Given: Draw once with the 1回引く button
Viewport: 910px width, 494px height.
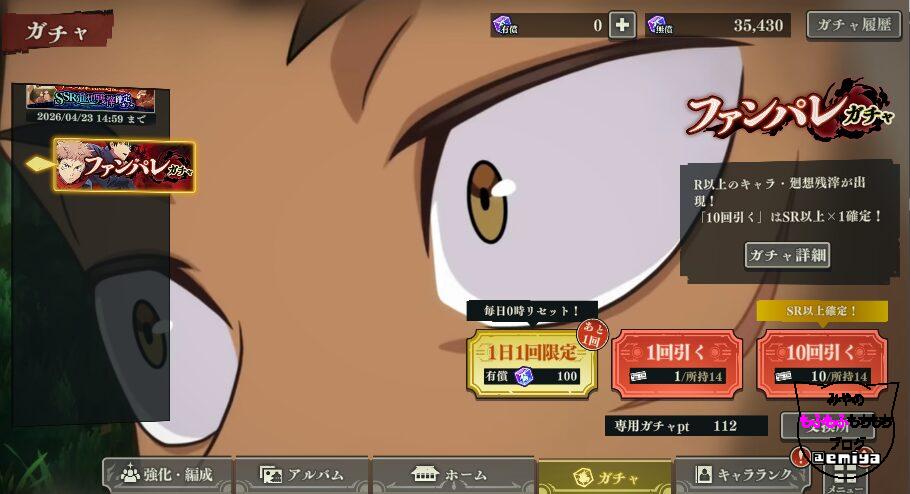Looking at the screenshot, I should click(x=676, y=364).
